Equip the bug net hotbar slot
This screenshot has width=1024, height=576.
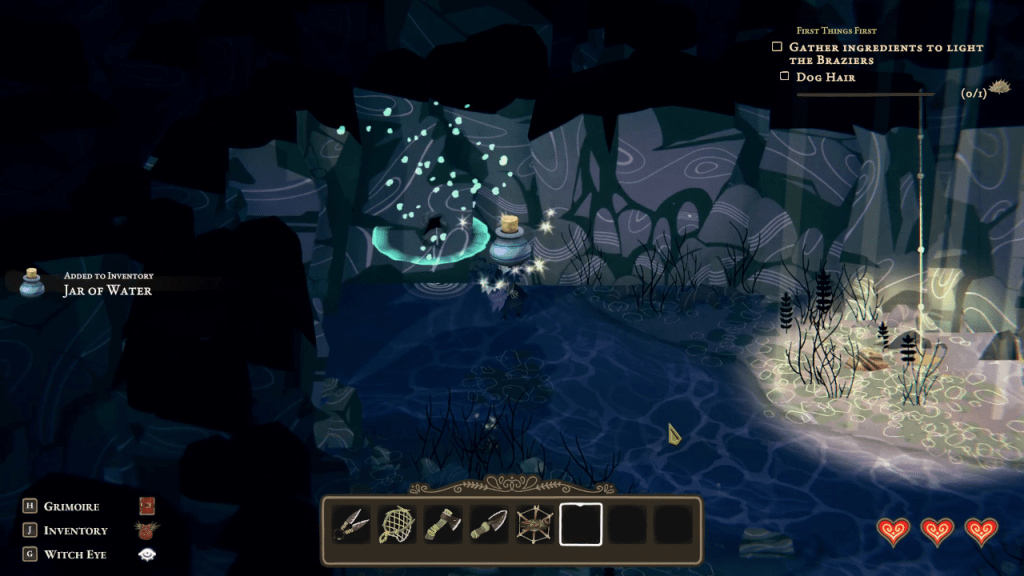pyautogui.click(x=395, y=524)
